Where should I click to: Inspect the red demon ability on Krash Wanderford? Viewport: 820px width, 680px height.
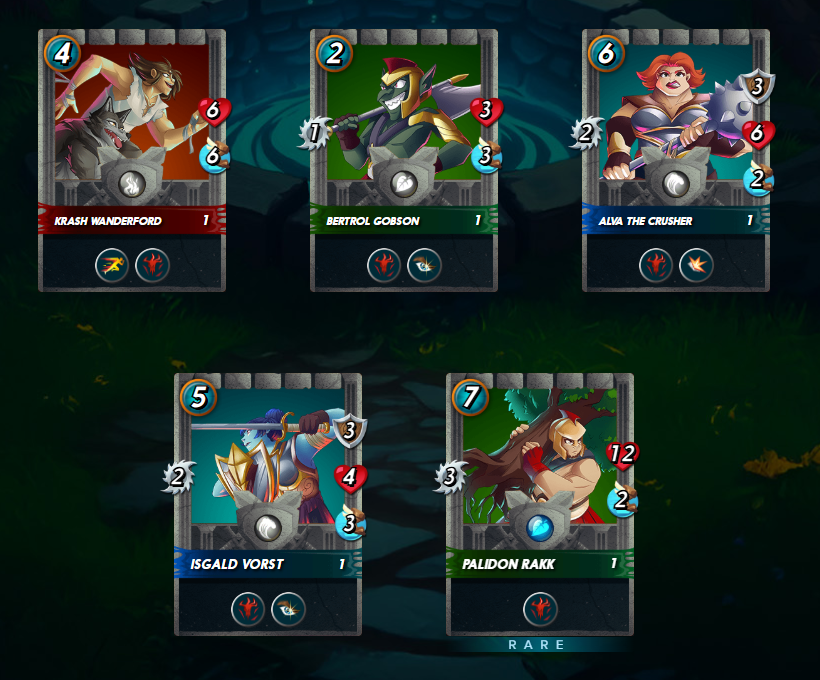point(152,265)
